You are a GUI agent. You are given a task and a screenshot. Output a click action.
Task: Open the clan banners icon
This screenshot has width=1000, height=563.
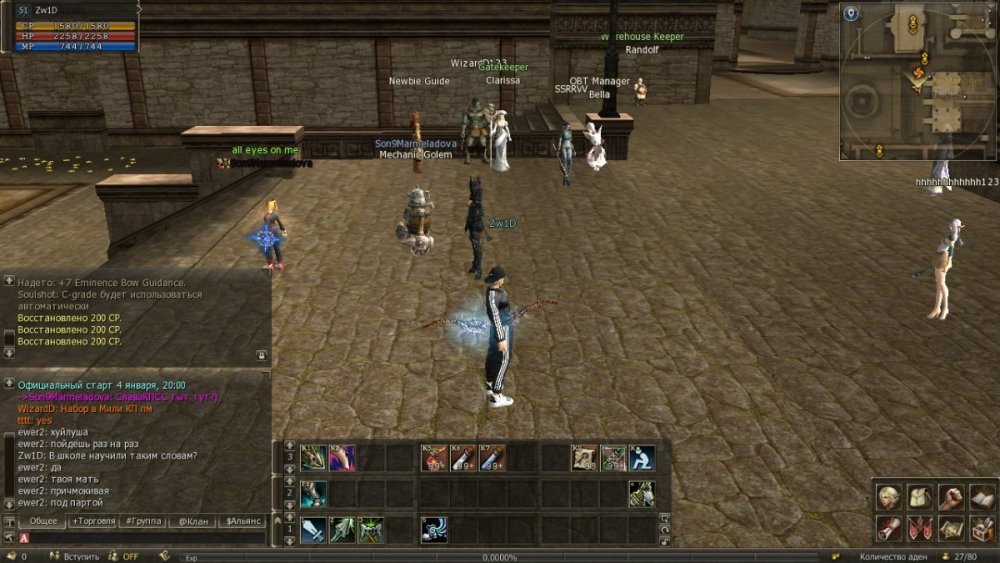(x=920, y=527)
